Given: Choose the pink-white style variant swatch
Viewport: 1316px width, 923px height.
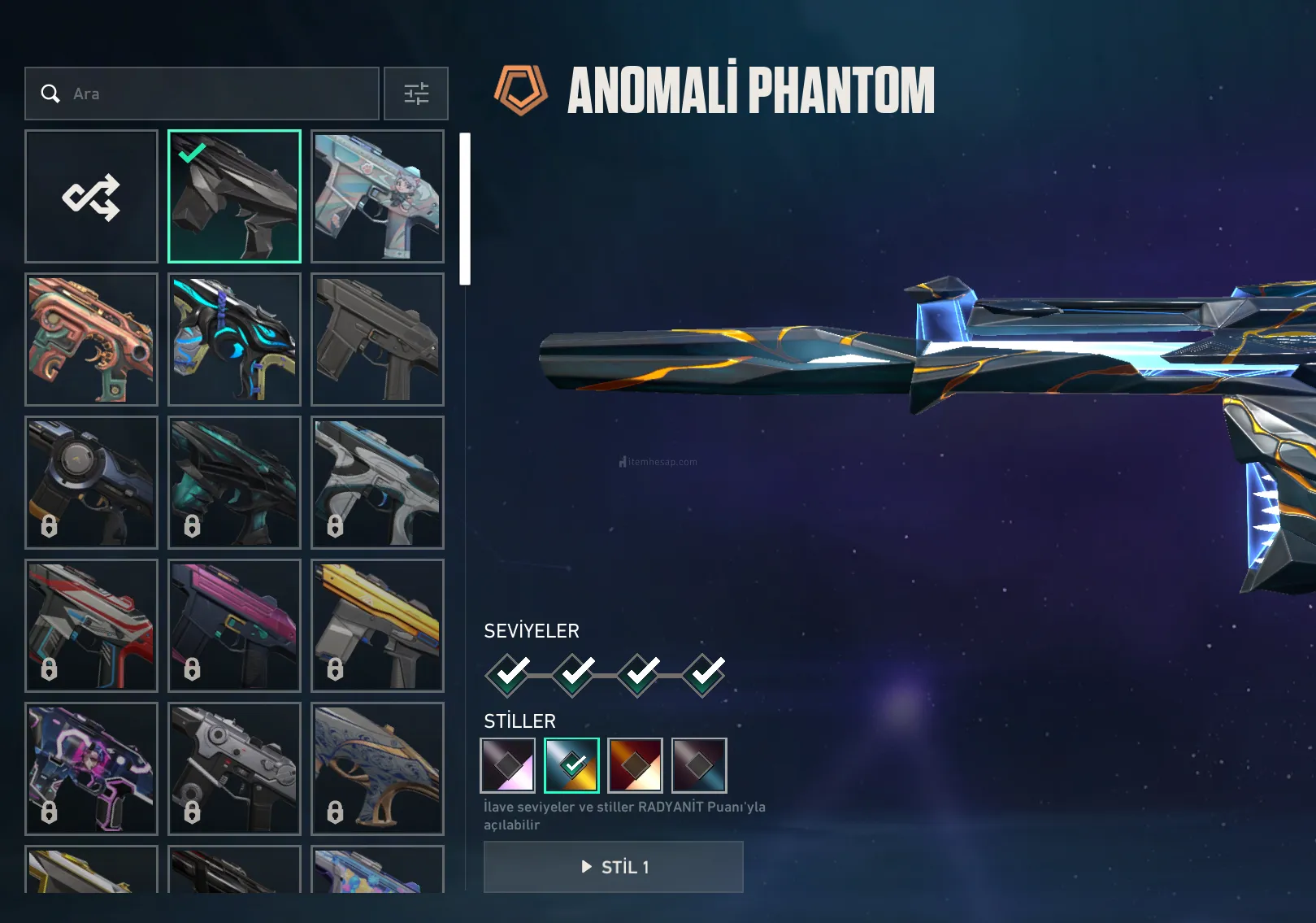Looking at the screenshot, I should click(x=508, y=765).
